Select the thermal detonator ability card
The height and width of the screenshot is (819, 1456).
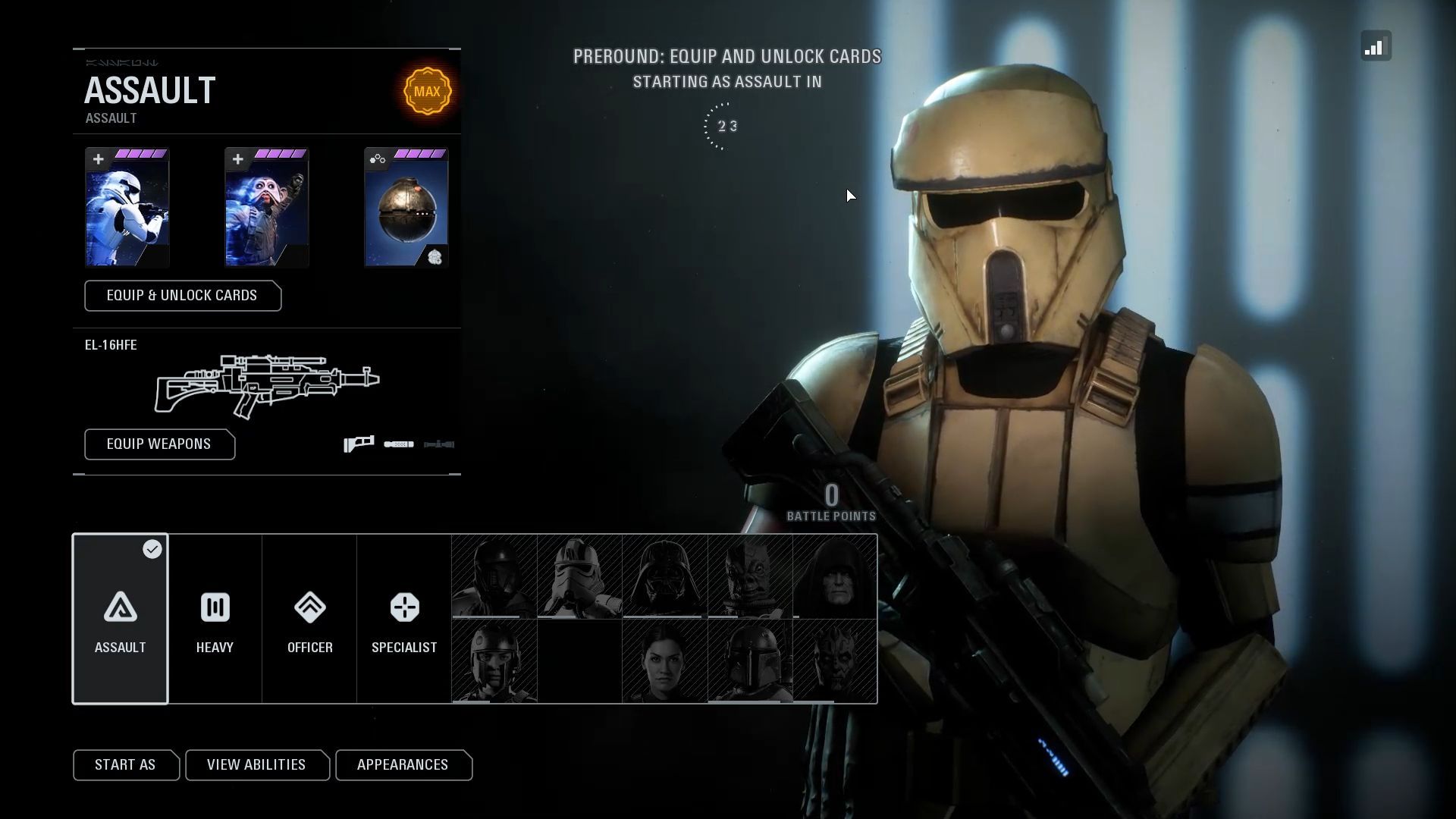406,208
